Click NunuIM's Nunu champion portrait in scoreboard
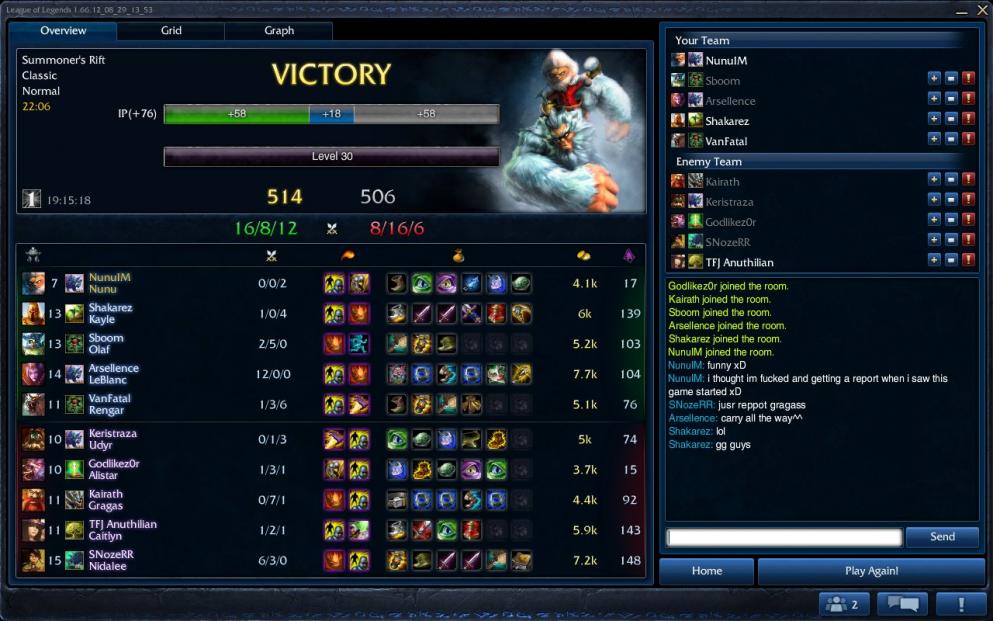993x621 pixels. 34,283
